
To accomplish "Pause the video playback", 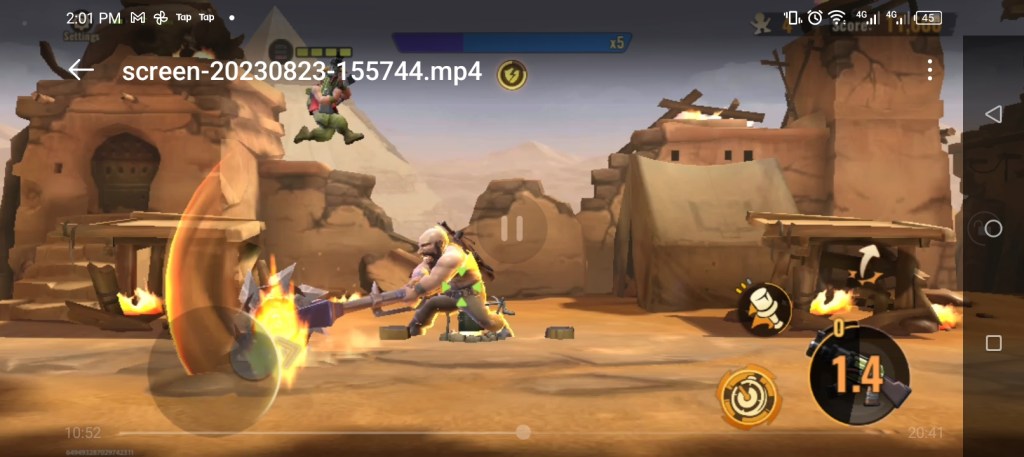I will tap(512, 229).
